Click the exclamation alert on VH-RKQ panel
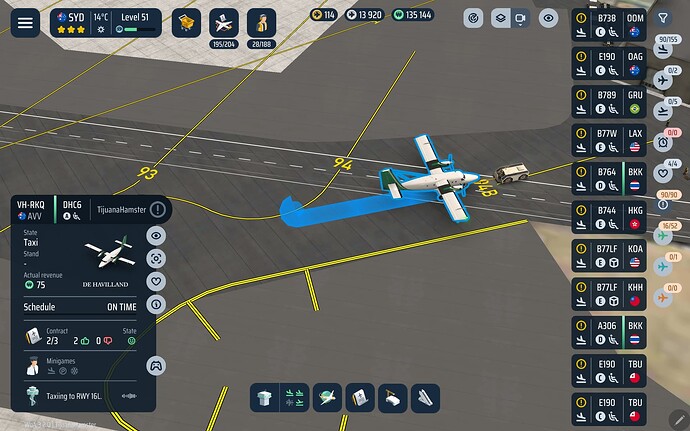Image resolution: width=690 pixels, height=431 pixels. 158,209
